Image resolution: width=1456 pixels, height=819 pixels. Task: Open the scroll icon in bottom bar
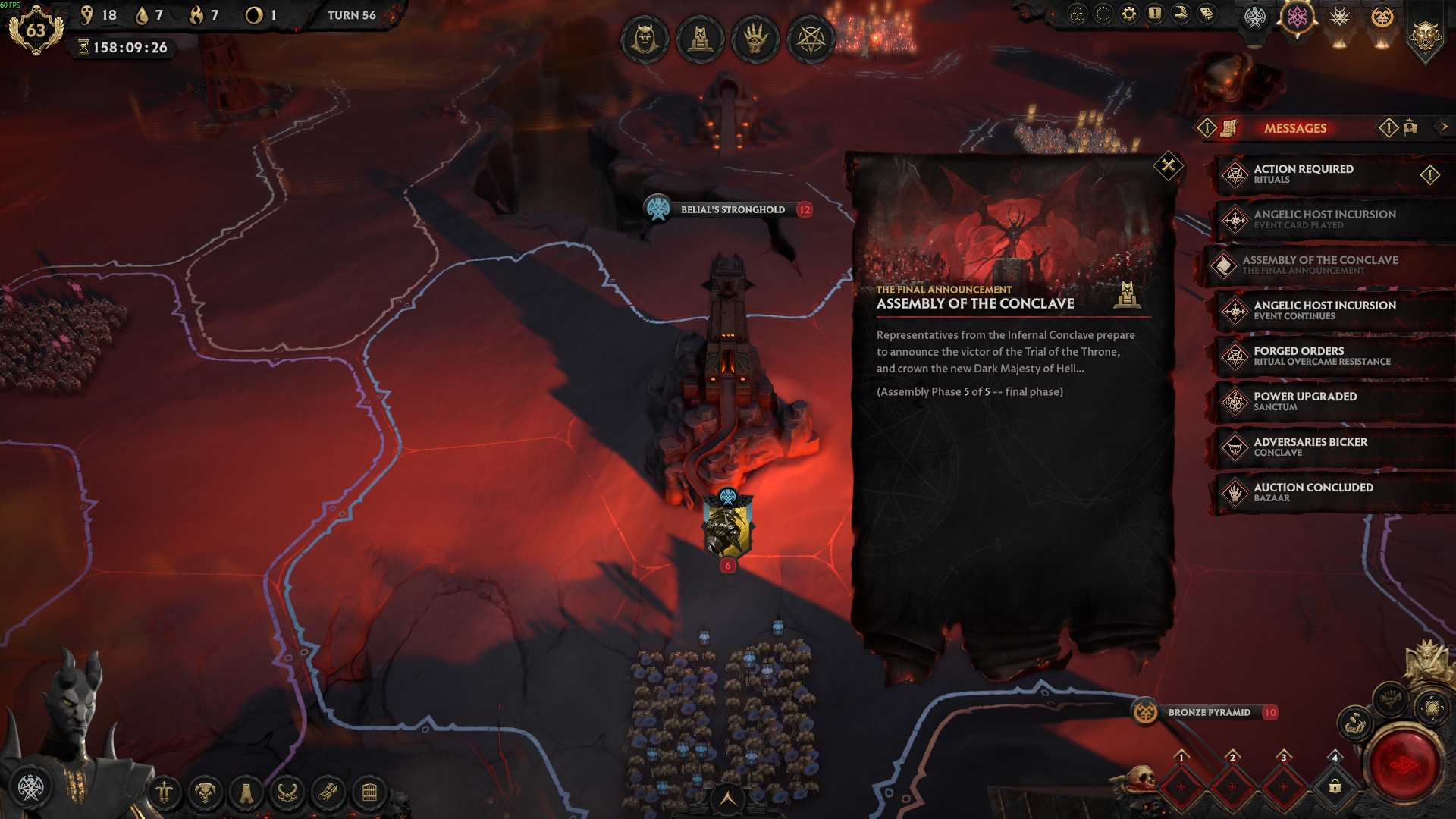coord(328,793)
